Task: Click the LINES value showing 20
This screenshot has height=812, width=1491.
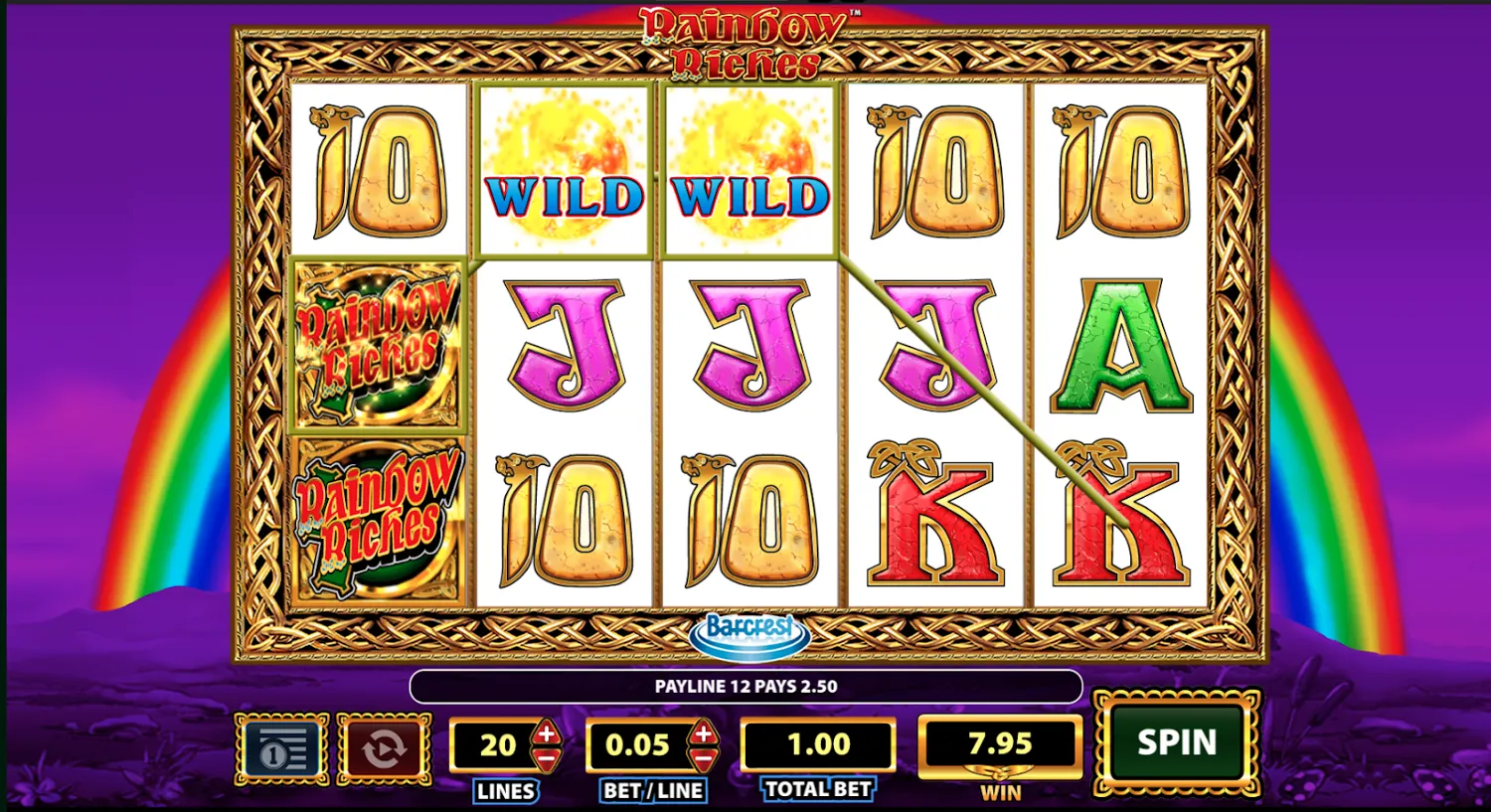Action: (x=500, y=743)
